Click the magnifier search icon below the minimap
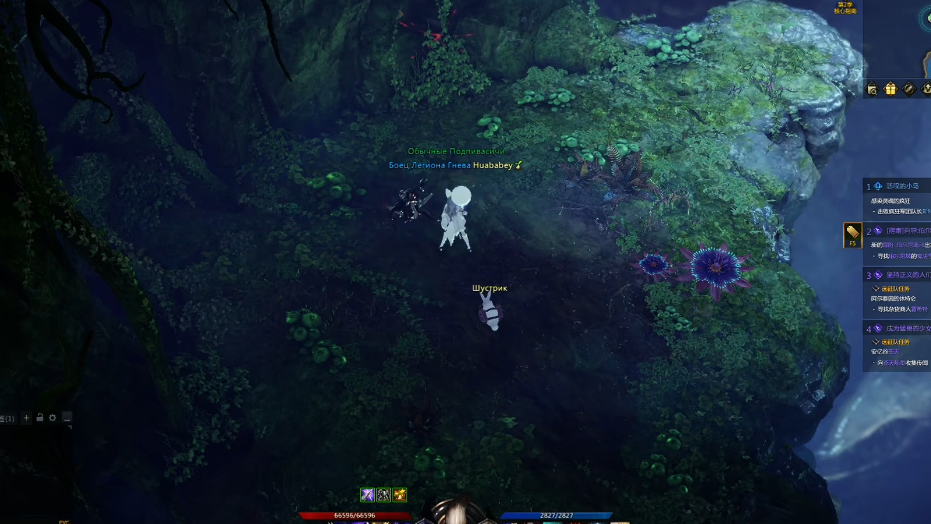The height and width of the screenshot is (524, 931). [872, 89]
